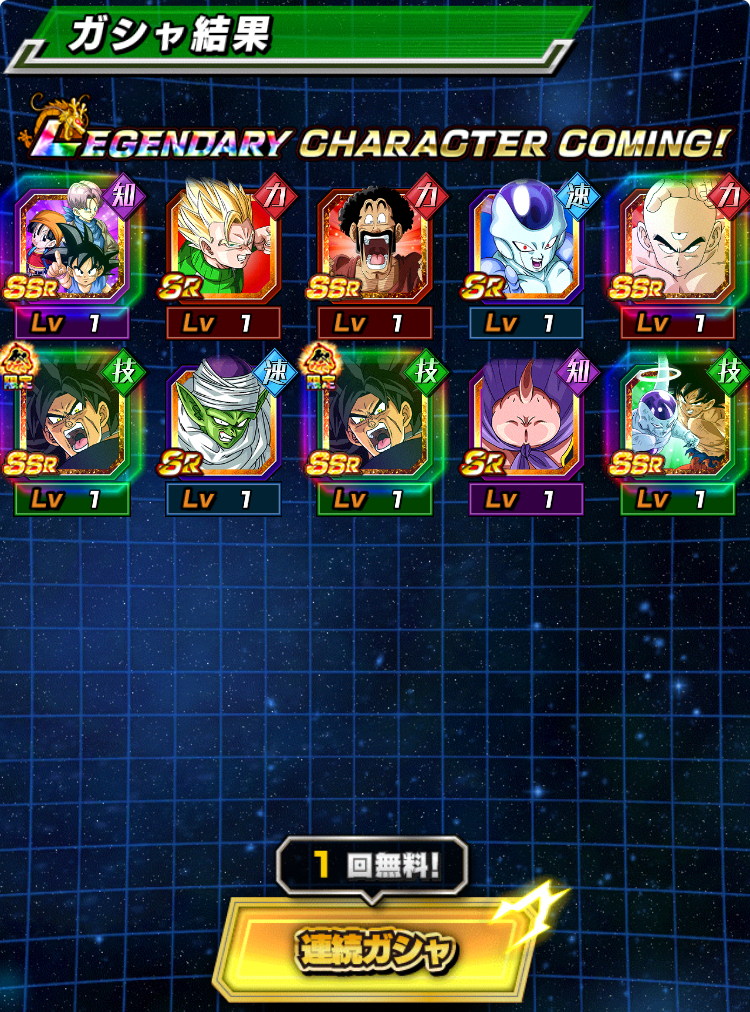View the SR Frieza first form card
The width and height of the screenshot is (750, 1012).
[x=526, y=247]
